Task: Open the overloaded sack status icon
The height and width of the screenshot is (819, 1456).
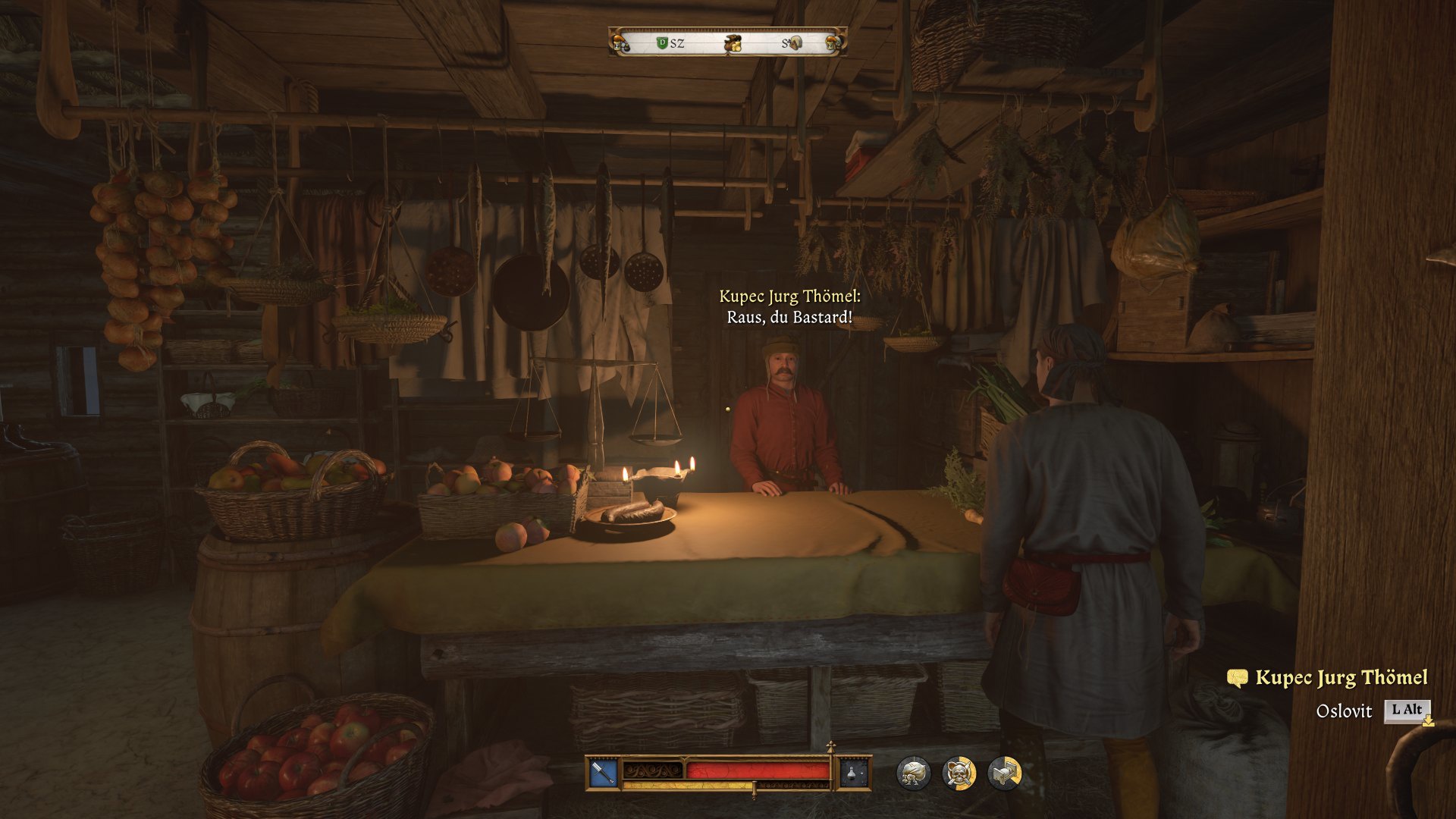Action: (x=913, y=773)
